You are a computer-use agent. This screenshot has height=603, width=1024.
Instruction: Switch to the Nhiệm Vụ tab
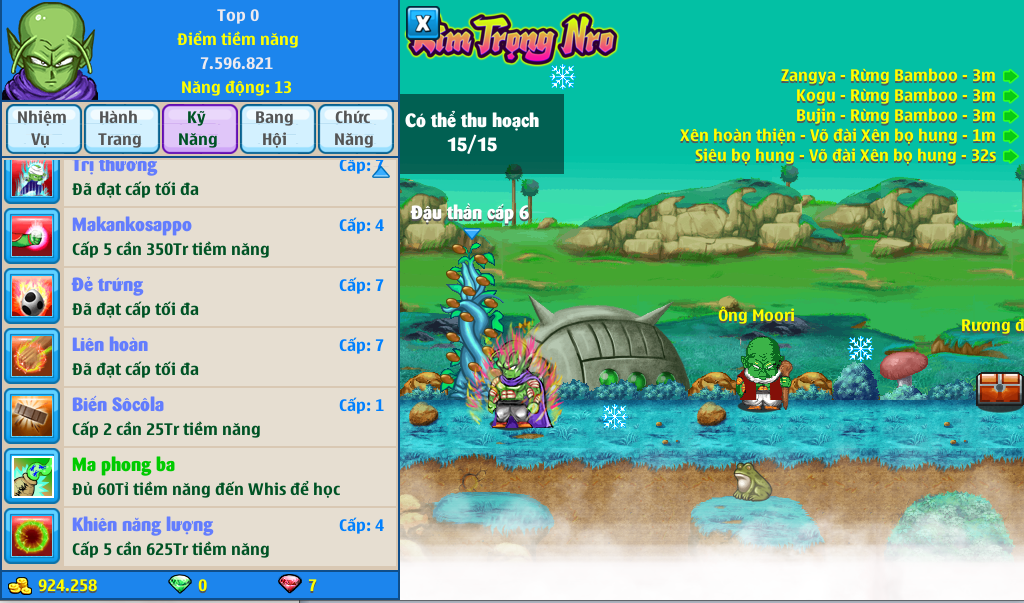[x=41, y=129]
